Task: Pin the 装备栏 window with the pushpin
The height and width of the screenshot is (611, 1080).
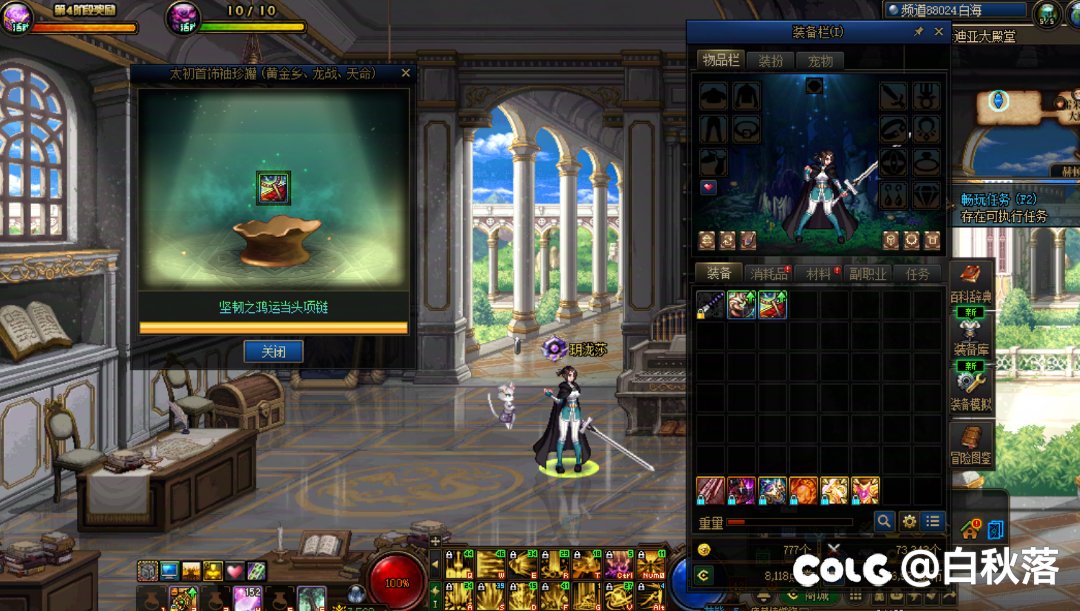Action: 919,32
